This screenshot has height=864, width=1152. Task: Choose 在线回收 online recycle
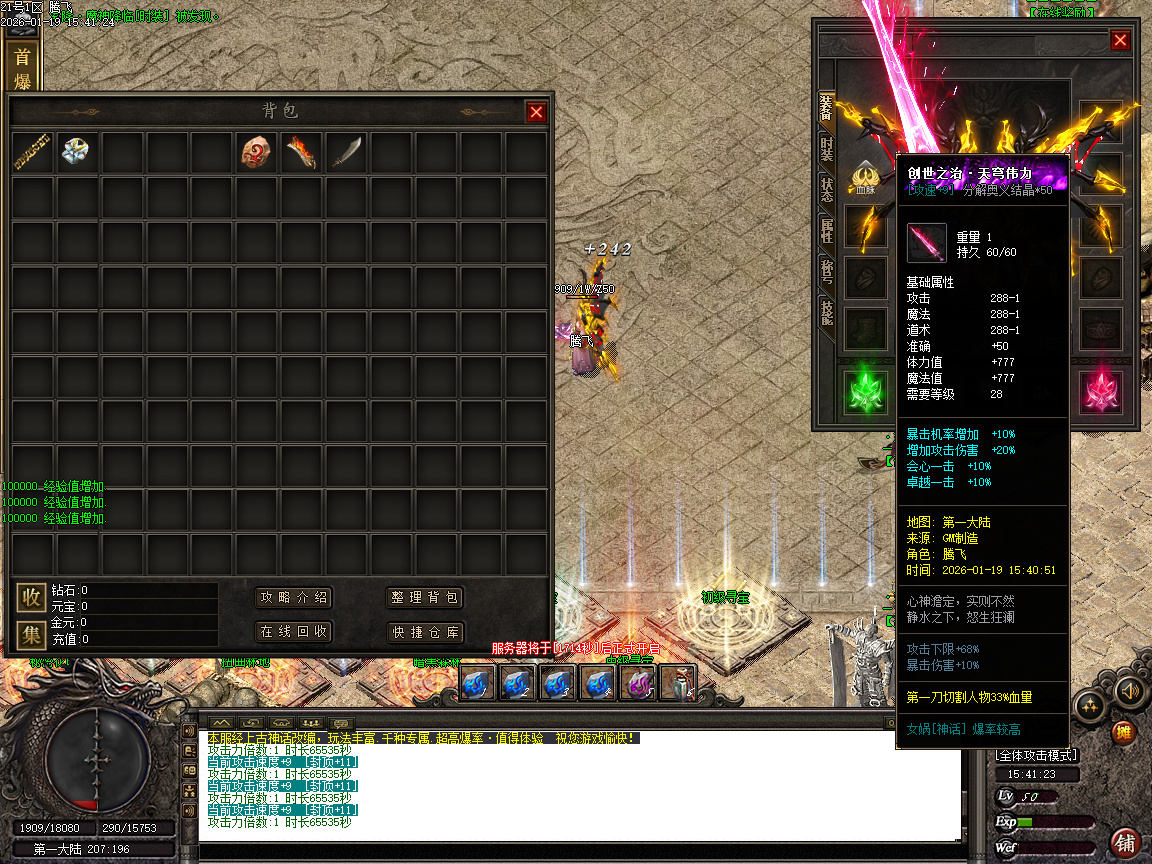294,632
